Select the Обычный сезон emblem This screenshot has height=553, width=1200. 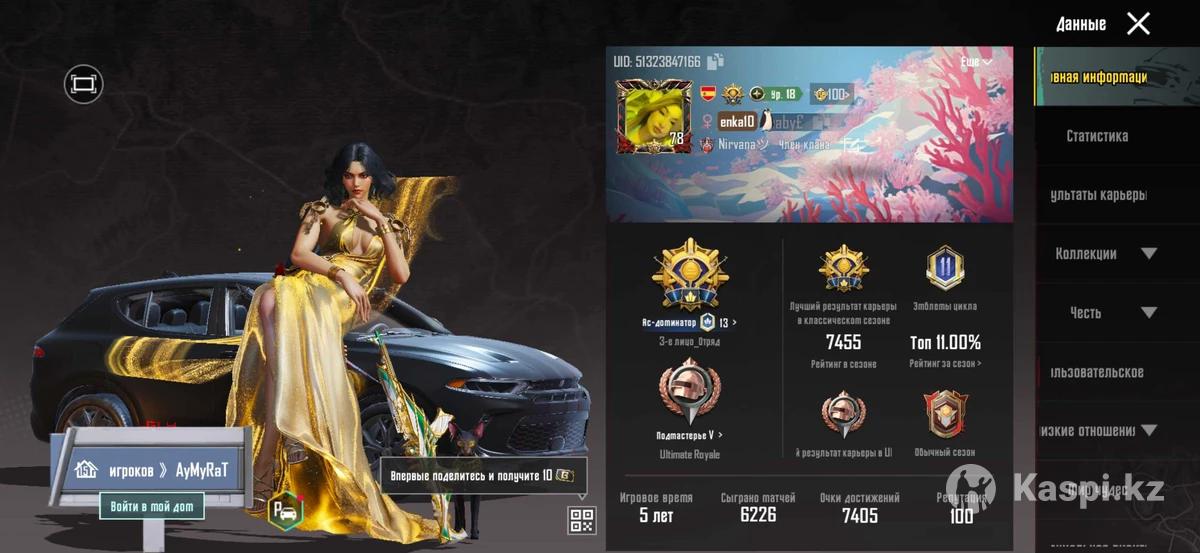[945, 416]
